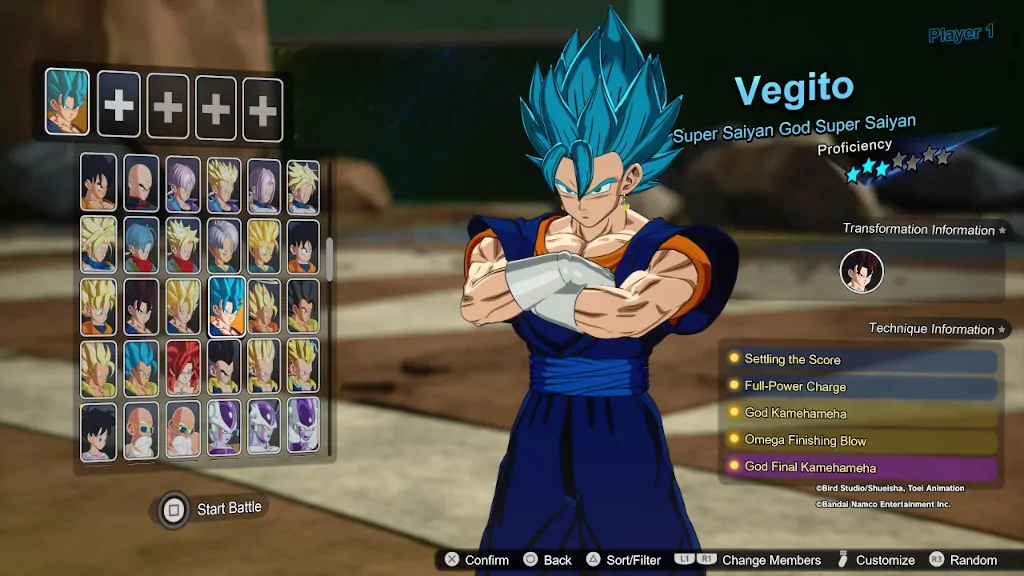Open the transformation portrait under Transformation Information
The image size is (1024, 576).
point(861,271)
